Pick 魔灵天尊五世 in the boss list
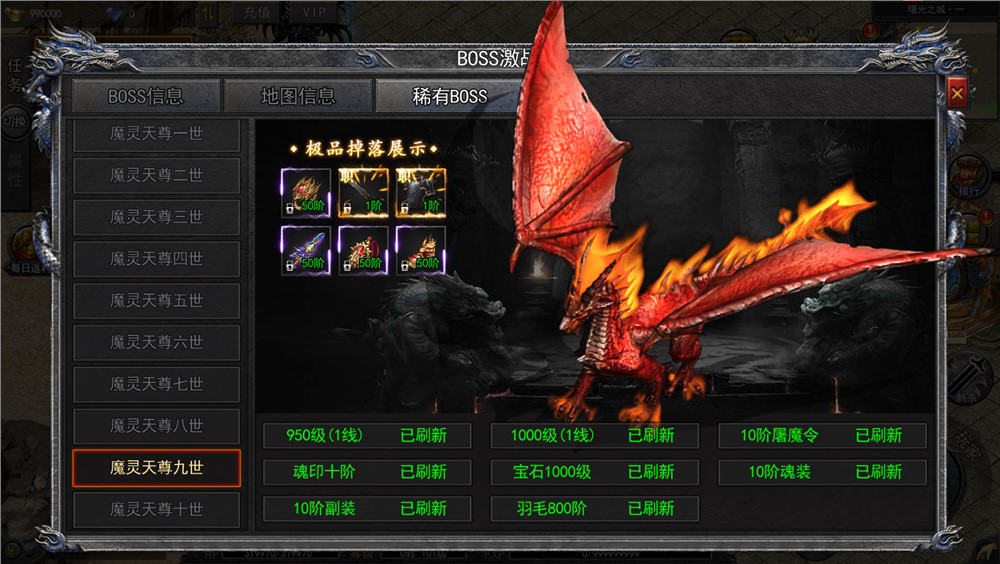 156,301
